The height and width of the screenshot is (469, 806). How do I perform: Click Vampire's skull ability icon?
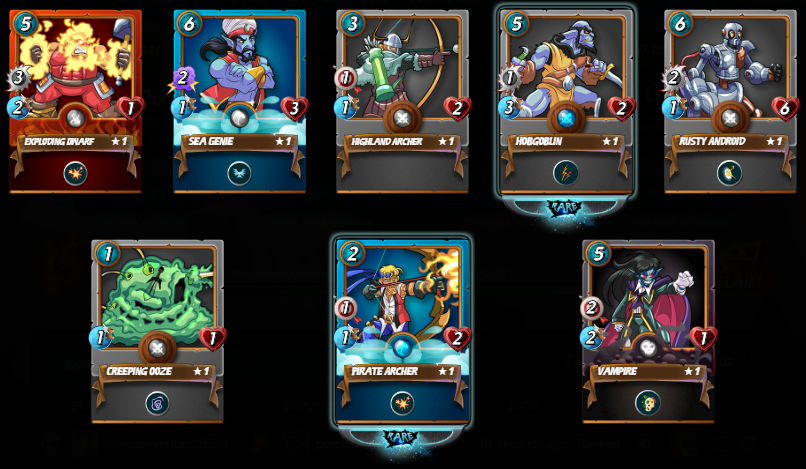pos(648,403)
